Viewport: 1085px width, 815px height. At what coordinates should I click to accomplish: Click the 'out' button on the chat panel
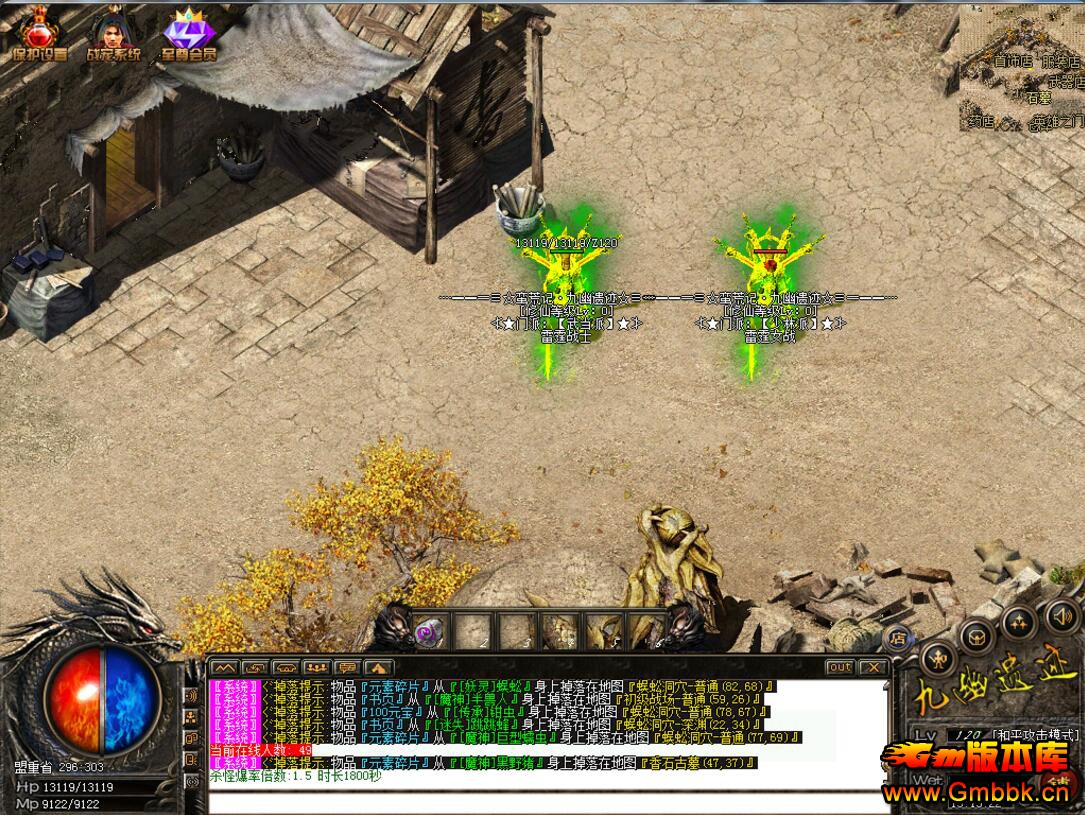839,667
